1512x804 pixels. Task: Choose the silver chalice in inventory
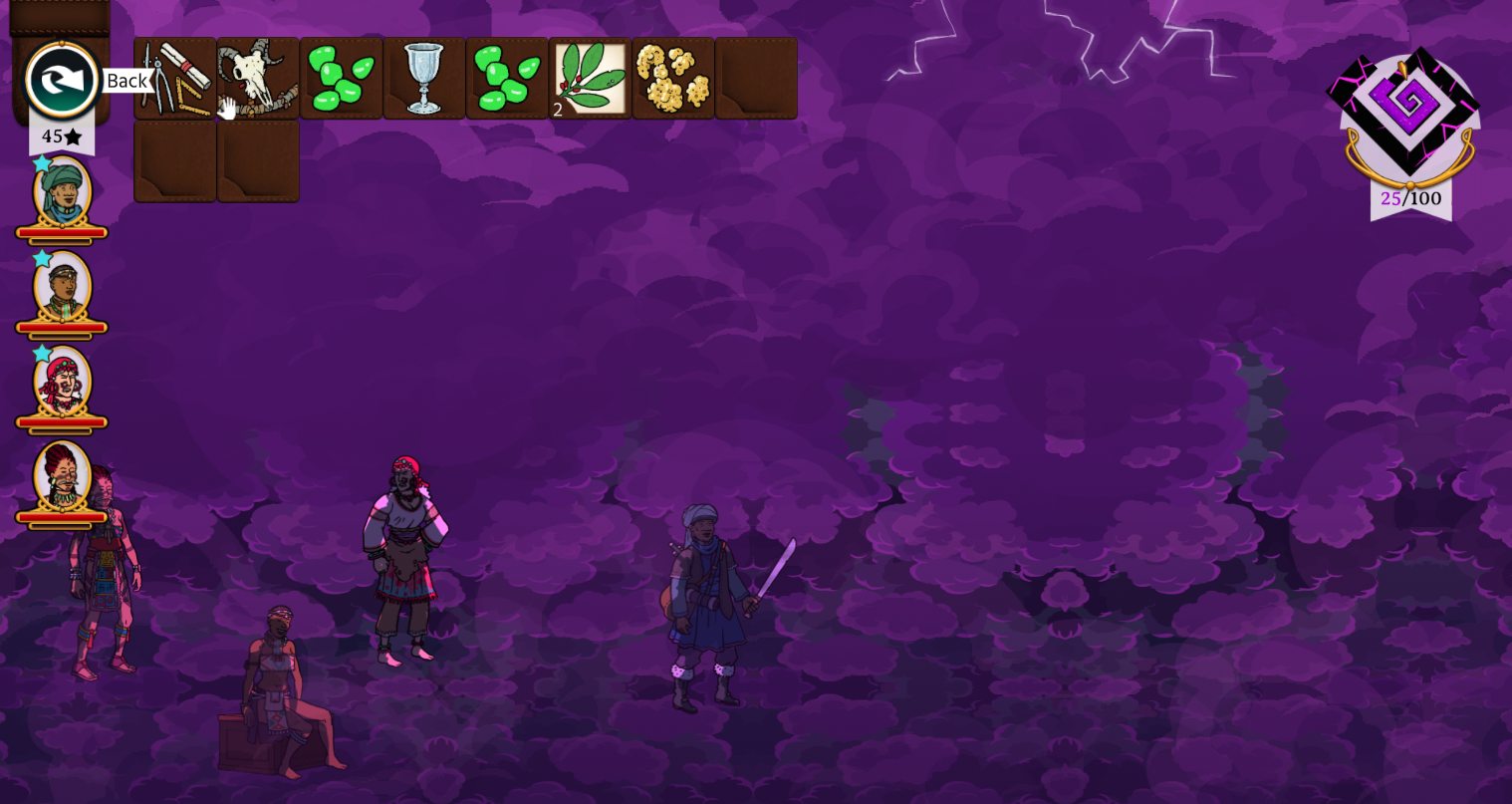424,78
